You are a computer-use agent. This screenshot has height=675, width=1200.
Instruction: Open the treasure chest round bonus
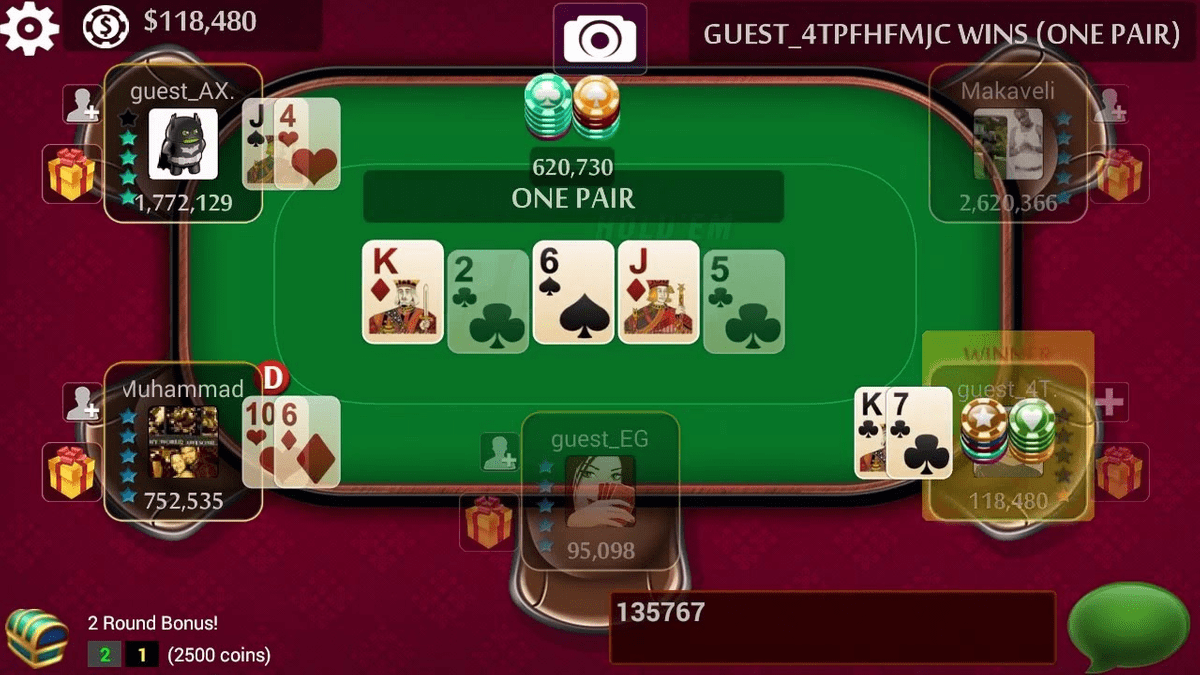pyautogui.click(x=35, y=637)
